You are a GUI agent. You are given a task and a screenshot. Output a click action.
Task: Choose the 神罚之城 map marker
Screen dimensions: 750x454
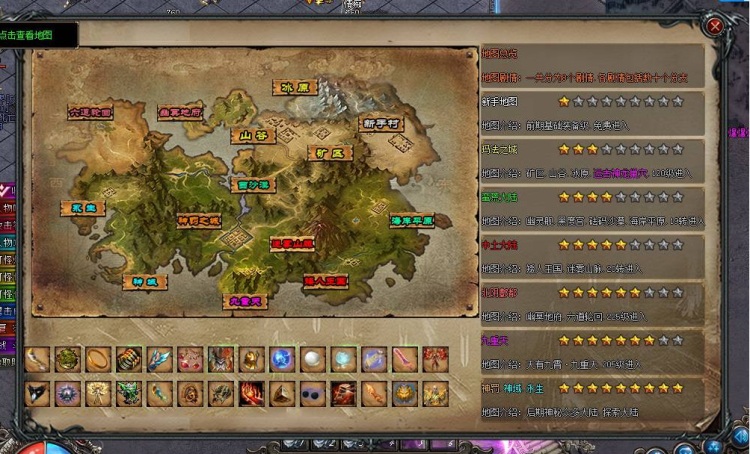[199, 220]
